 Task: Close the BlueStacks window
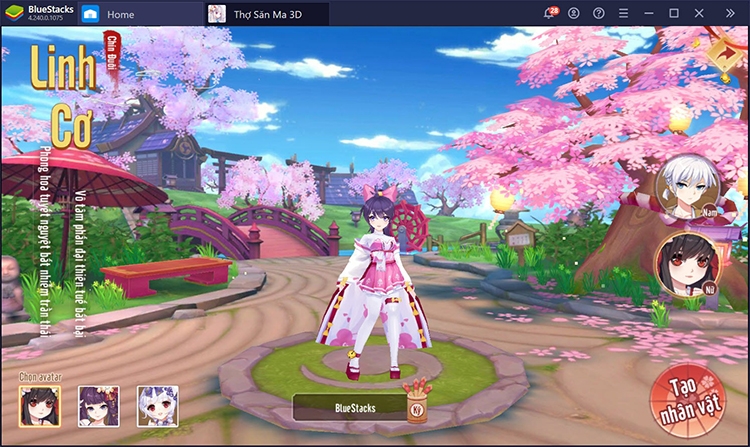(699, 14)
